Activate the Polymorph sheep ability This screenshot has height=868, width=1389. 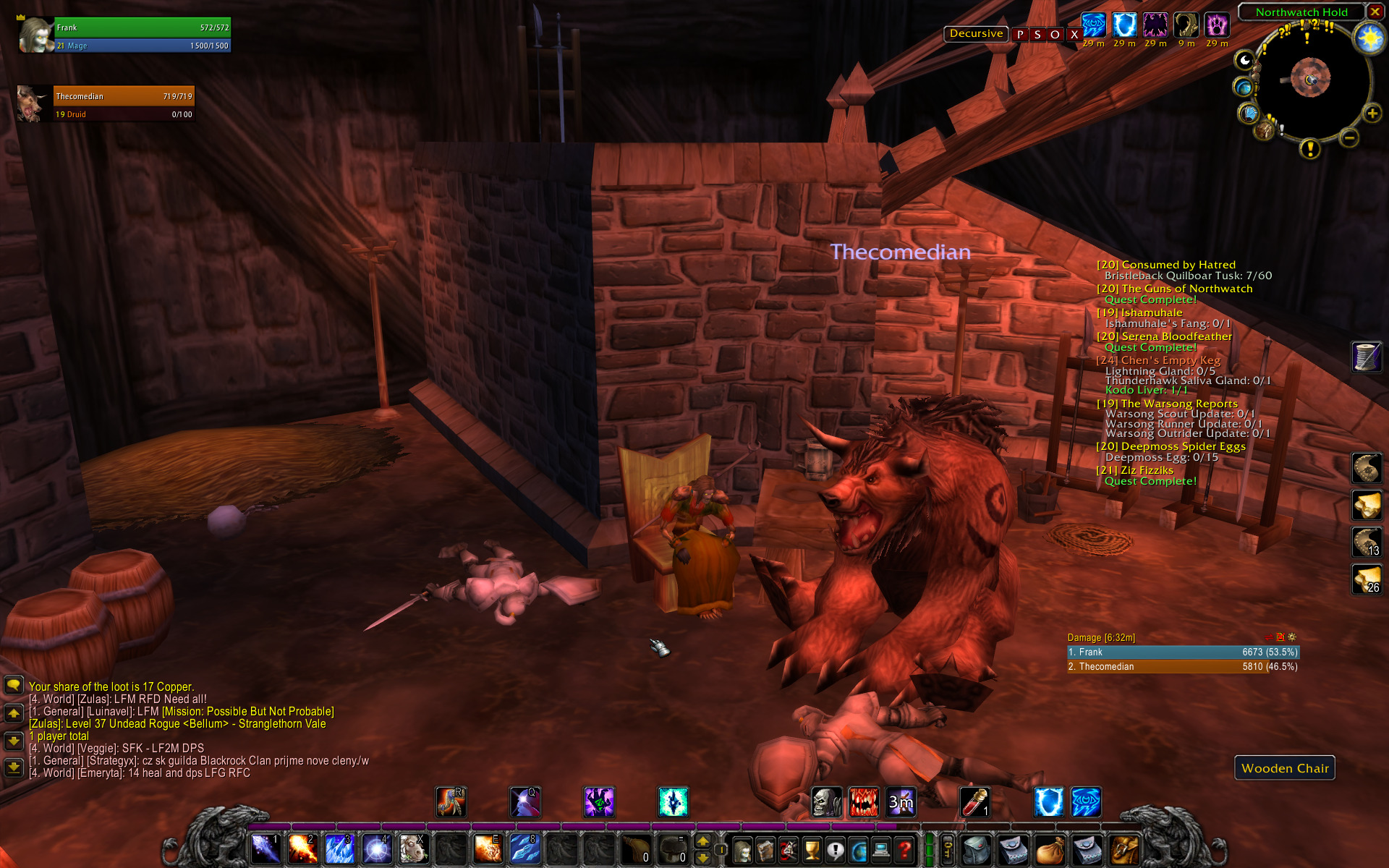click(x=413, y=849)
